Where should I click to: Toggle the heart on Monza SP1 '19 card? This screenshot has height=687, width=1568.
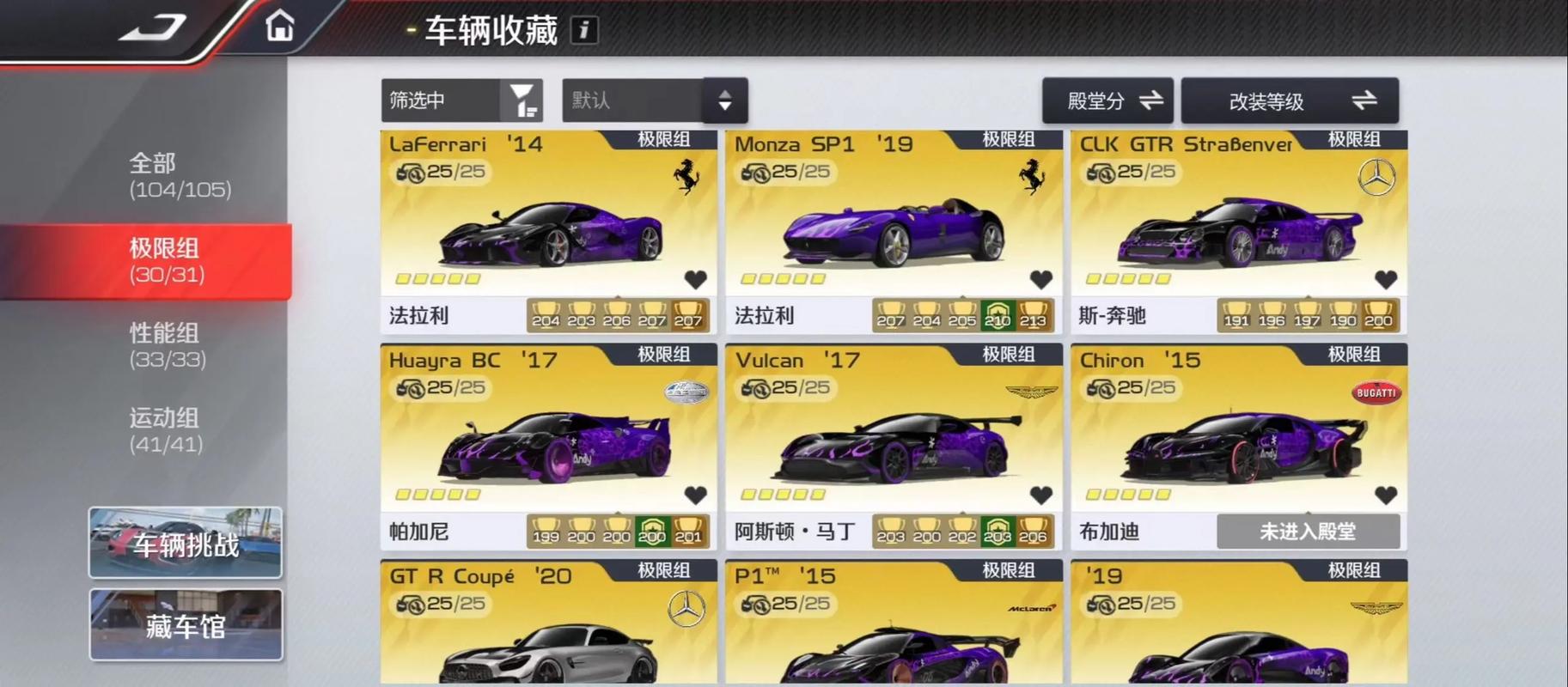point(1042,279)
